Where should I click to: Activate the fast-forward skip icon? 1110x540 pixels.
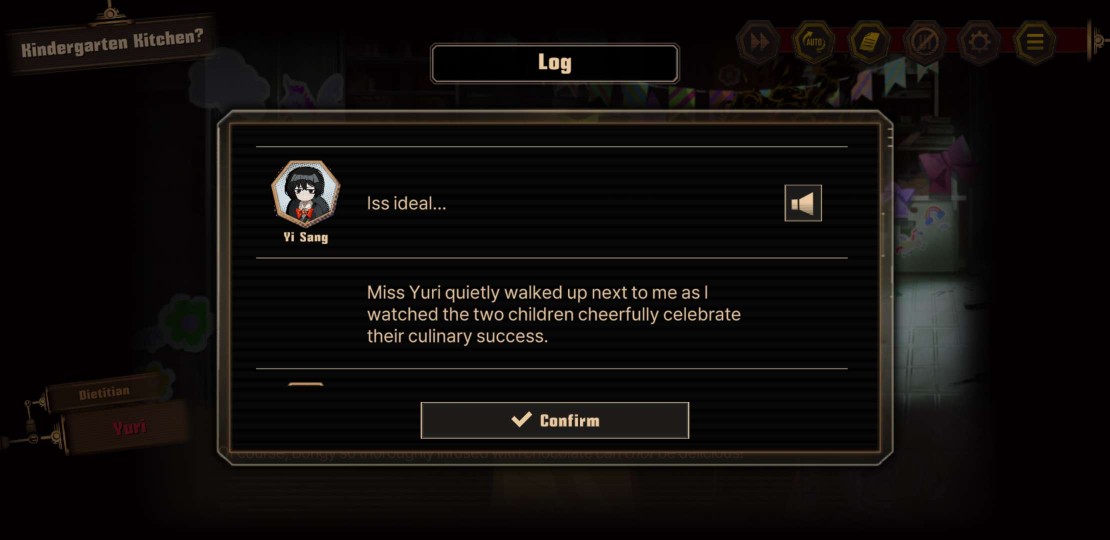[x=760, y=43]
